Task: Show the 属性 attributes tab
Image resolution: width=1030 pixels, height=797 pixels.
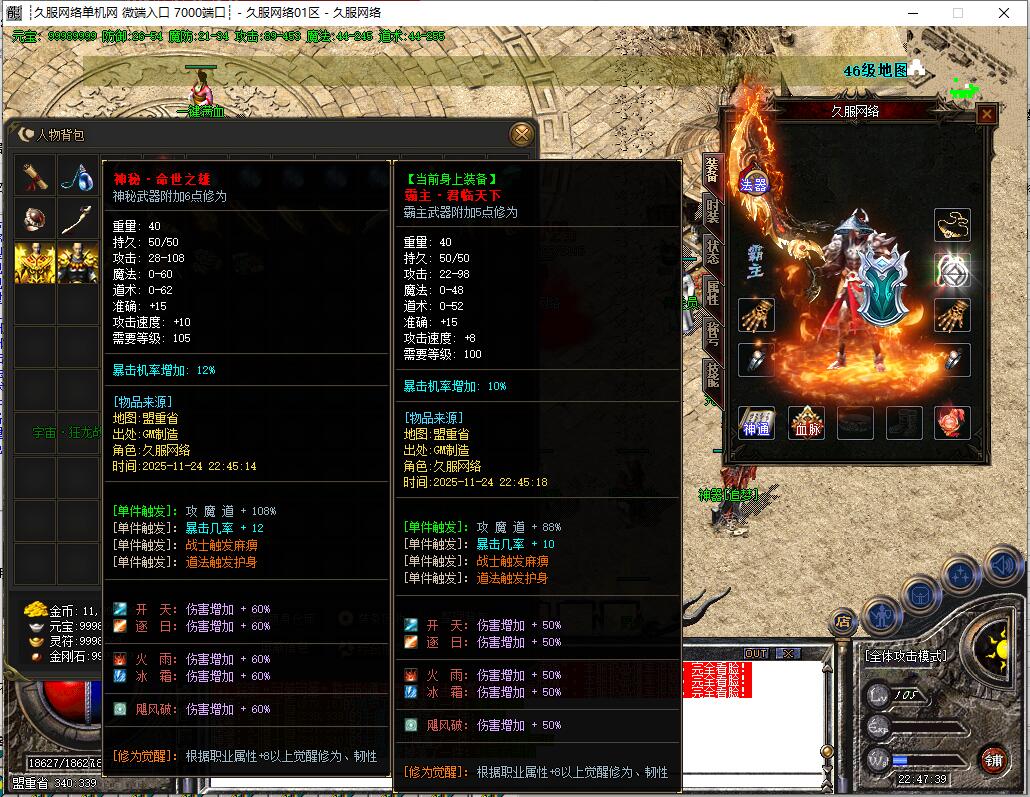Action: (712, 291)
